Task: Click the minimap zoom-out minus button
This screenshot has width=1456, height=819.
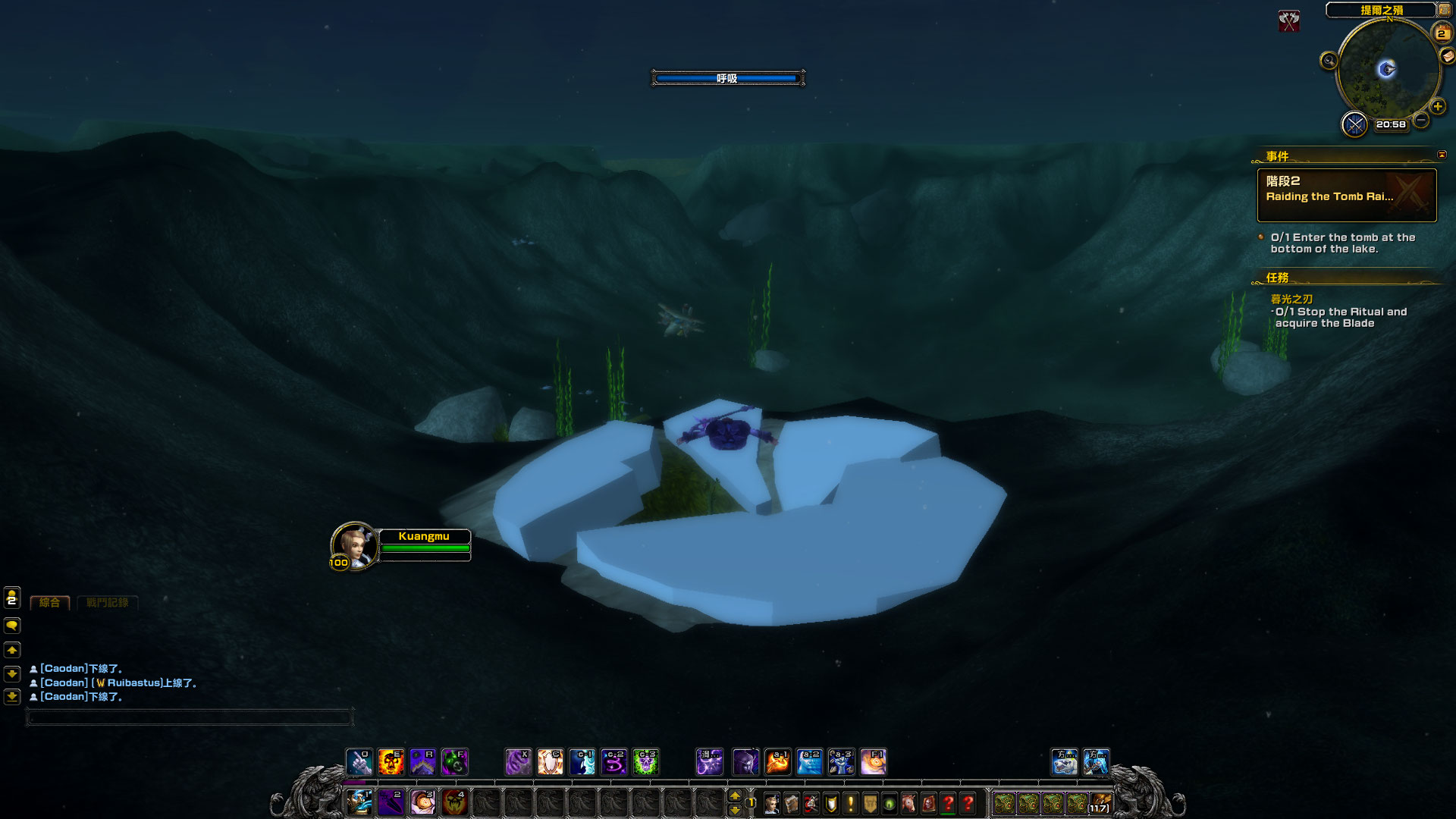Action: 1421,120
